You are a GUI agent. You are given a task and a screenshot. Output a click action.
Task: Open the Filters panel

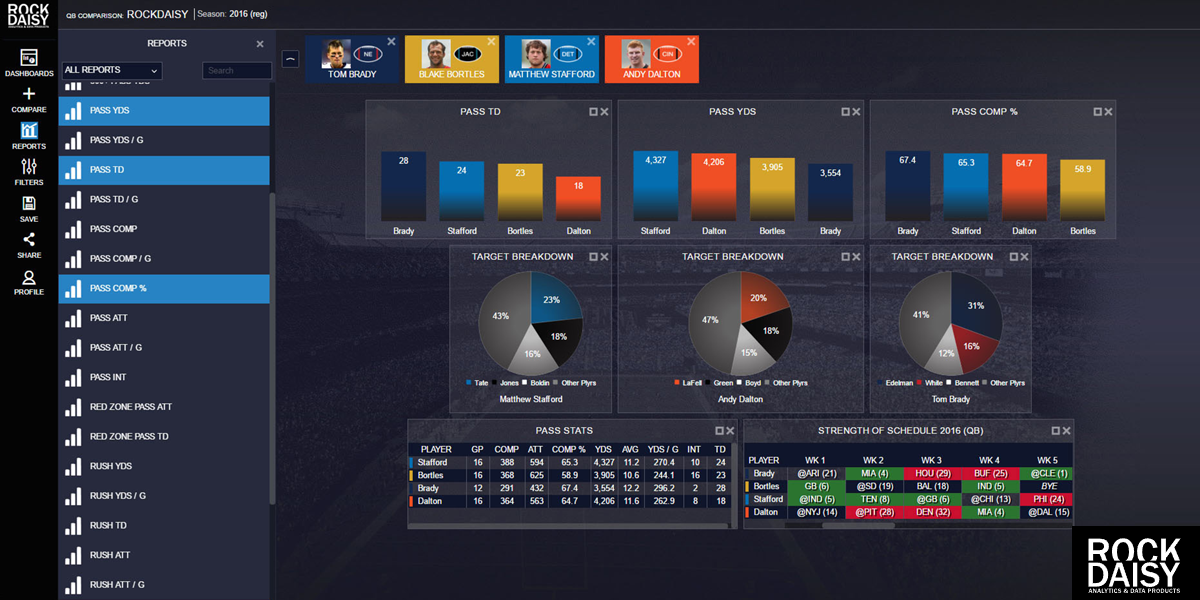click(x=28, y=171)
